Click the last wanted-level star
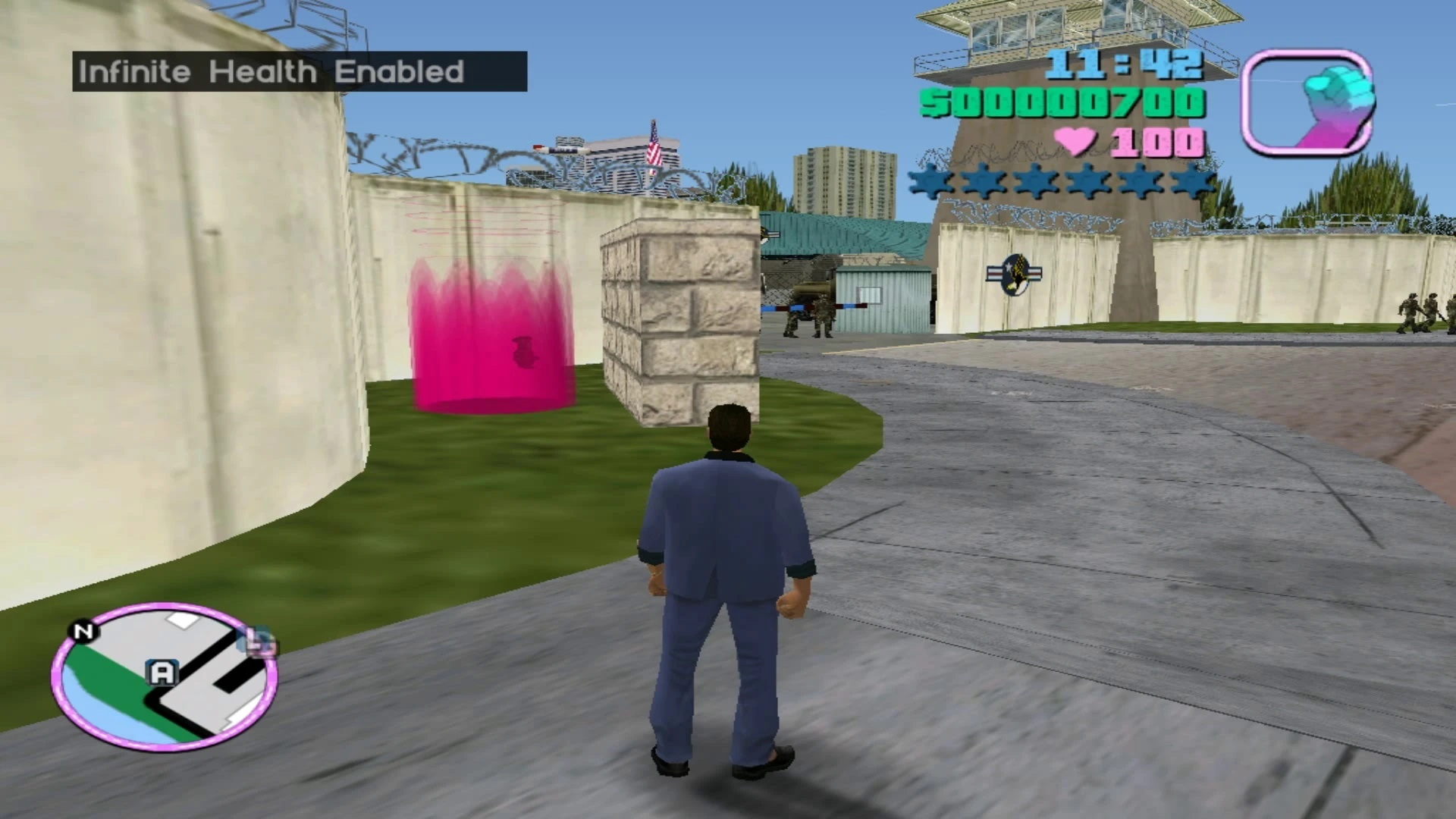Viewport: 1456px width, 819px height. 1191,181
